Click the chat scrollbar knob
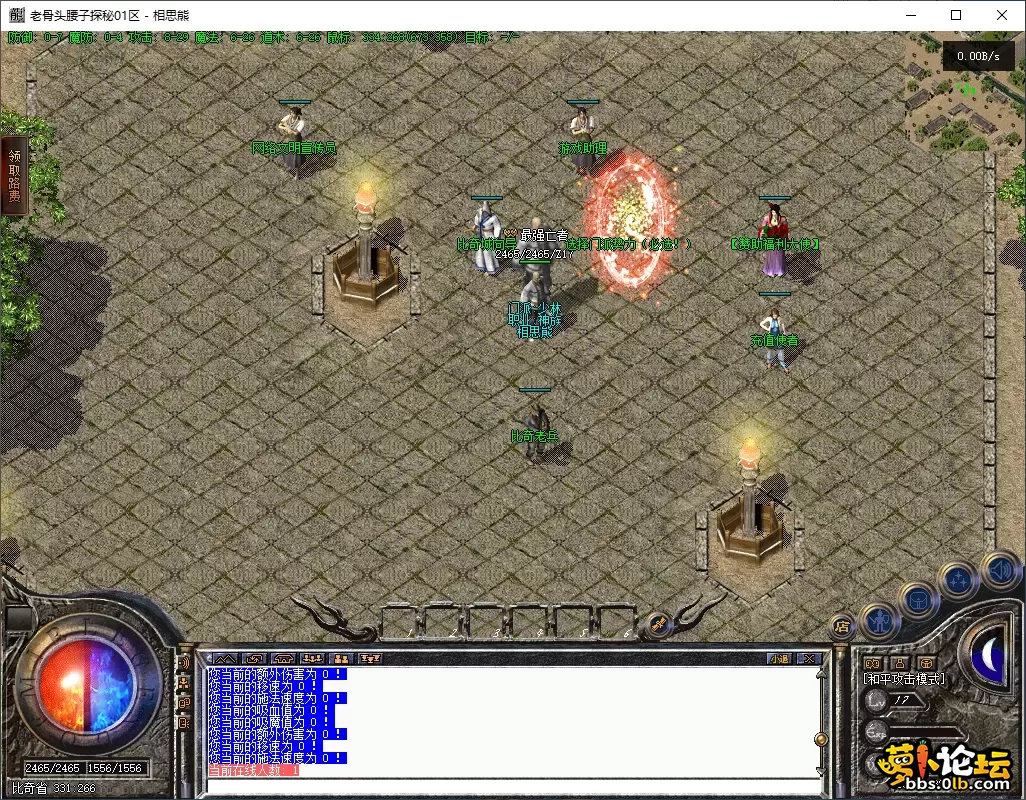1026x800 pixels. point(821,739)
